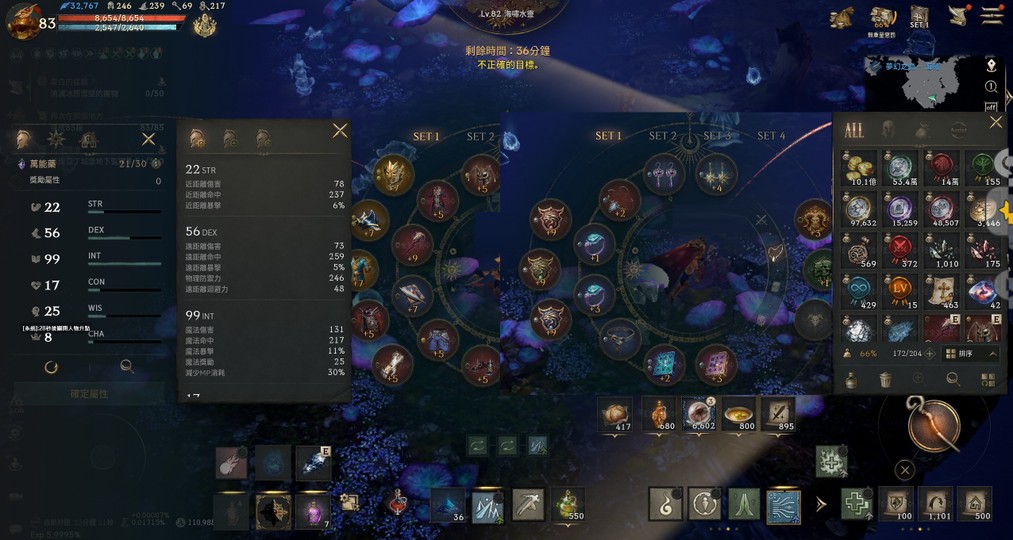1013x540 pixels.
Task: Switch to the ALL inventory tab
Action: tap(853, 130)
